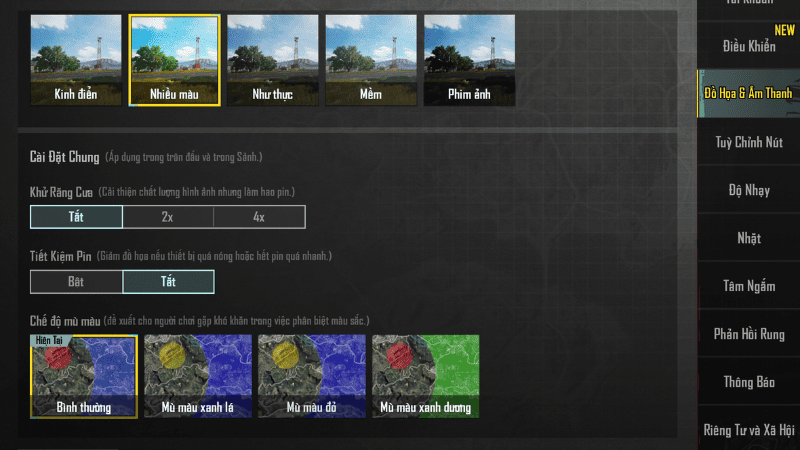Switch Tiết Kiệm Pin to Tắt
This screenshot has height=450, width=800.
[168, 282]
